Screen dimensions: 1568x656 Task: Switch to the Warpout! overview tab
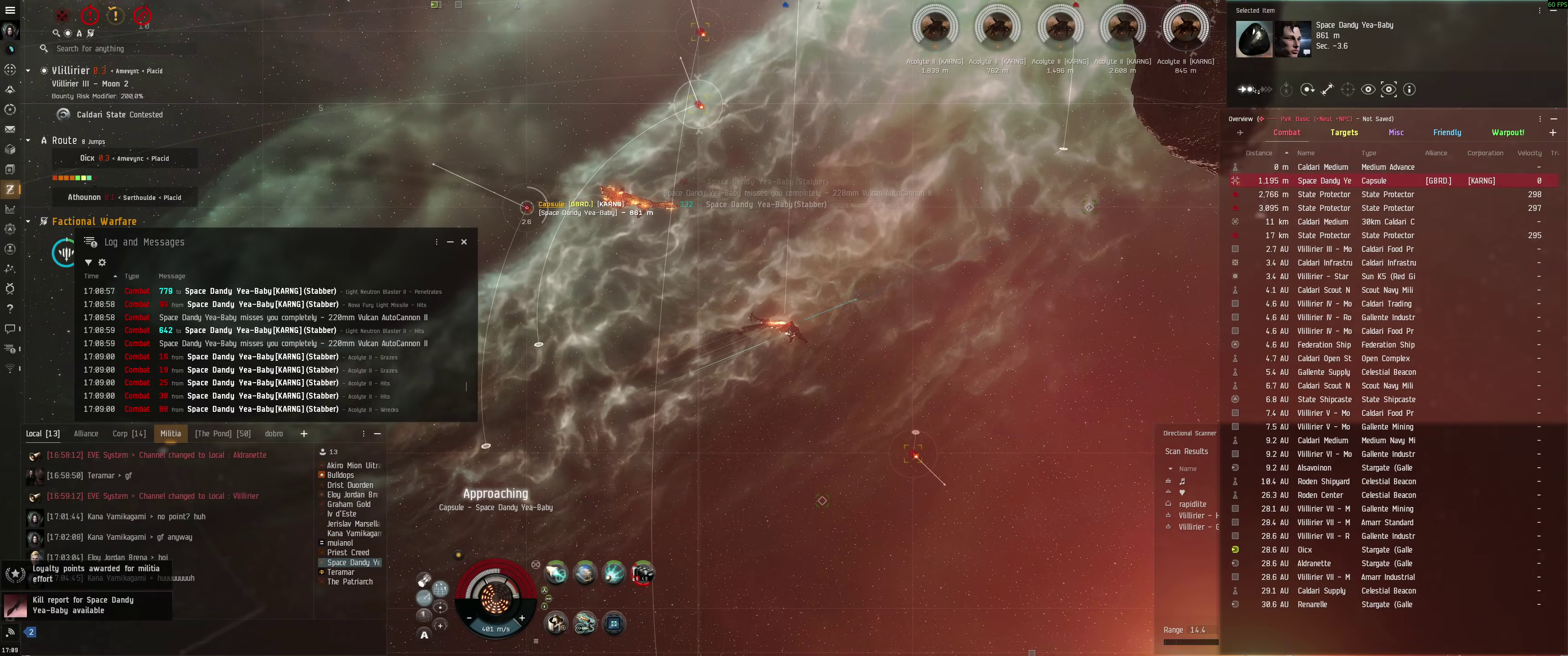1507,133
